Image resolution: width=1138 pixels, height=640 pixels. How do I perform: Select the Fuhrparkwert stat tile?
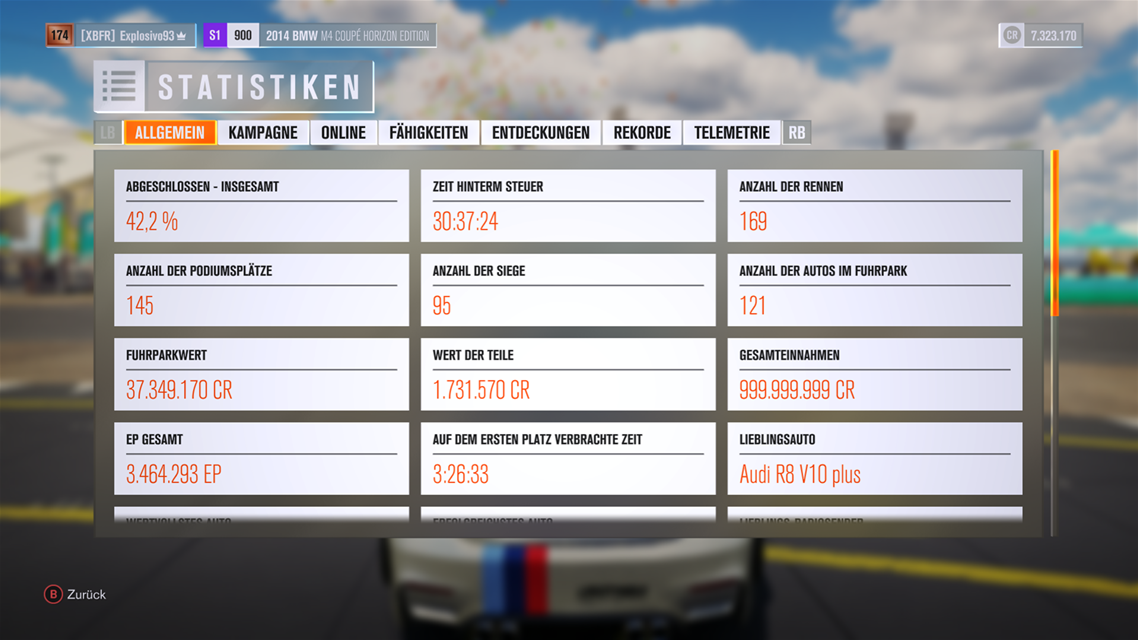tap(261, 374)
